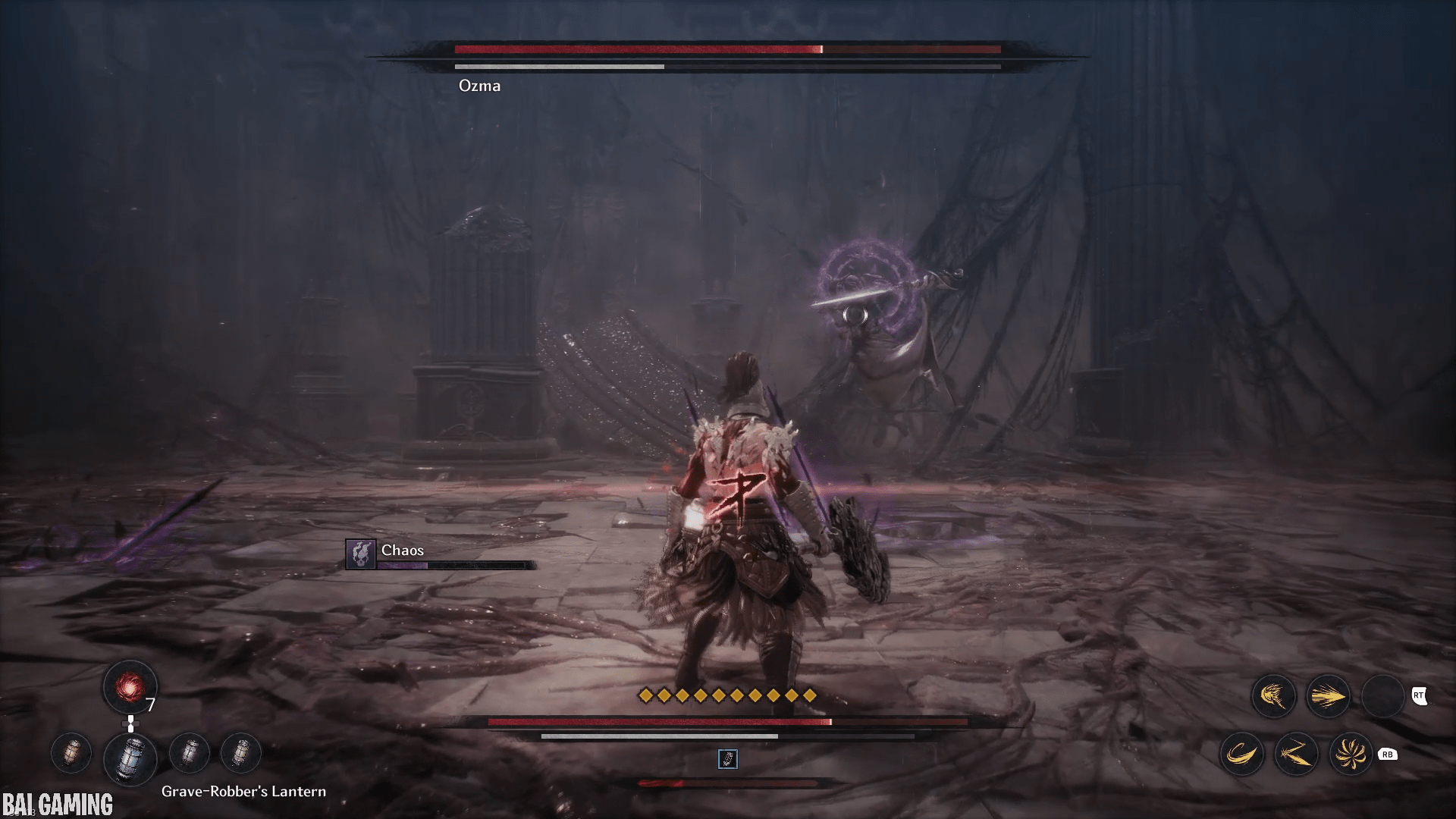
Task: Activate the crescent slash skill
Action: click(x=1241, y=754)
